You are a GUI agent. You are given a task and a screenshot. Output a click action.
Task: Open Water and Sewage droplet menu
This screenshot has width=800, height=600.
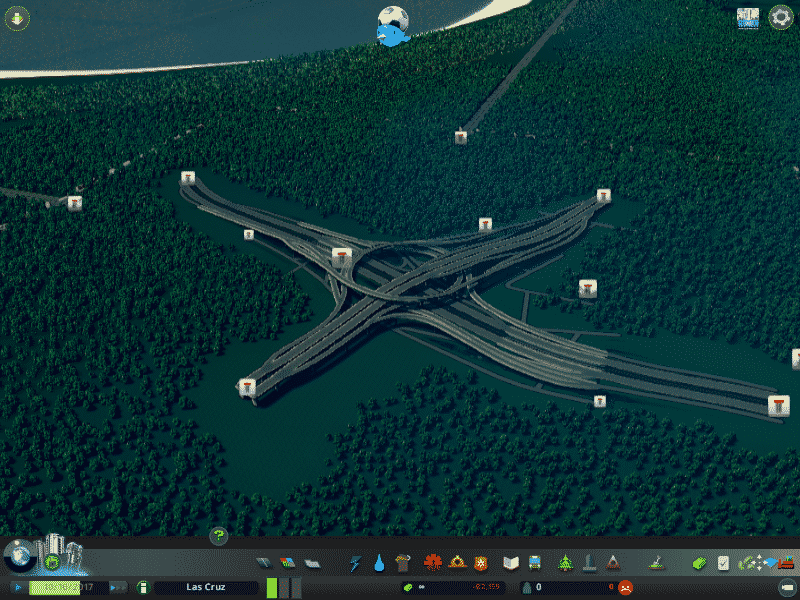pyautogui.click(x=379, y=563)
